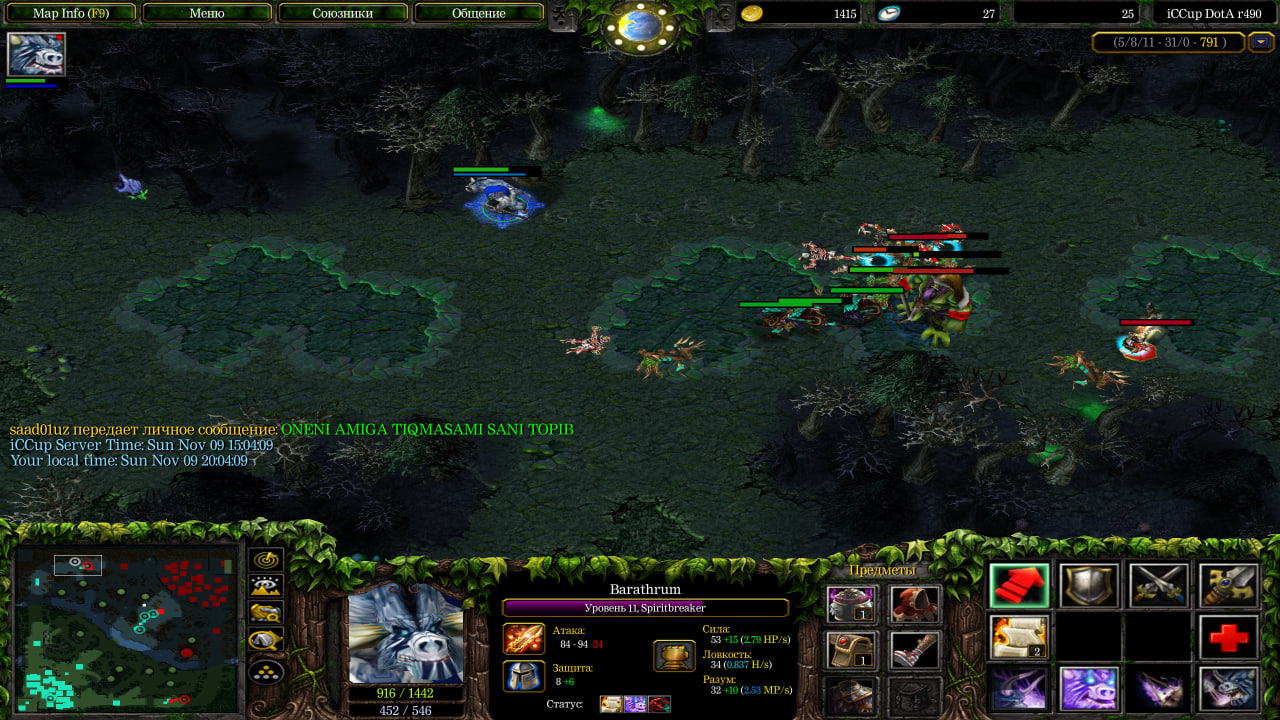Image resolution: width=1280 pixels, height=720 pixels.
Task: Select the red hooded cloak inventory item
Action: (x=914, y=604)
